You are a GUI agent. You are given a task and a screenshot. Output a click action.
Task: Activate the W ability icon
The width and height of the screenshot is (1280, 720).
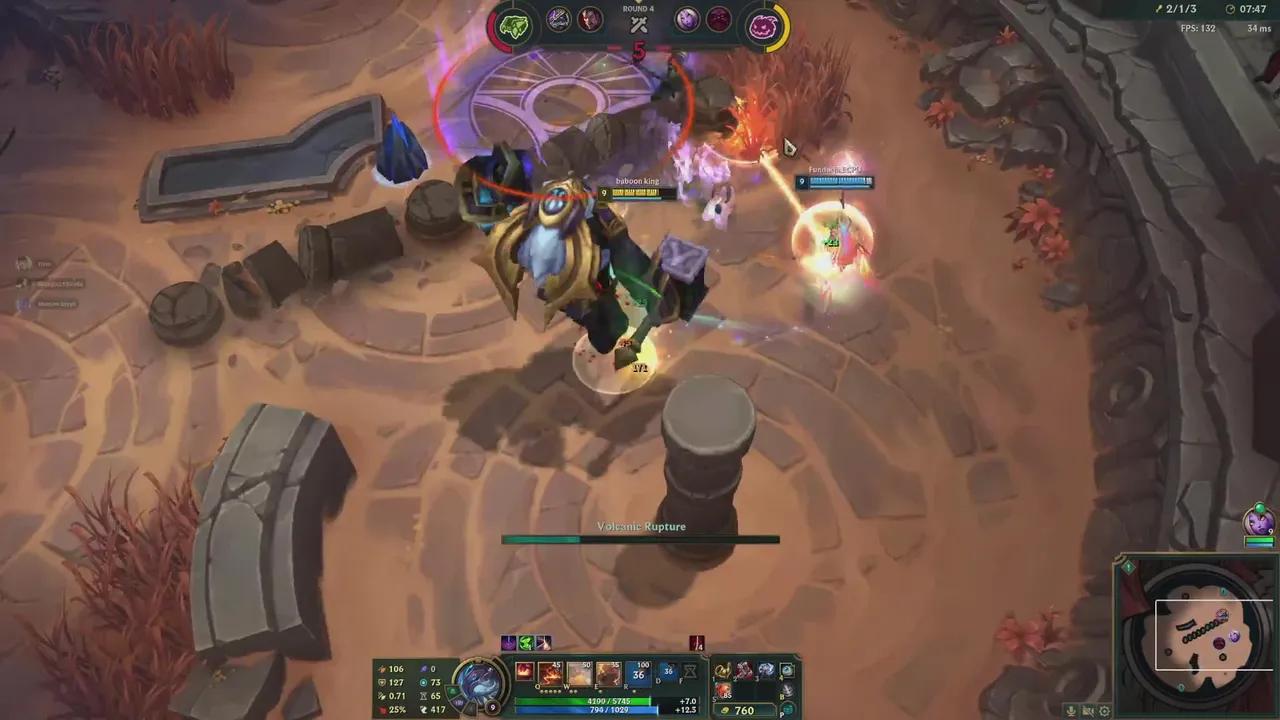pos(577,674)
